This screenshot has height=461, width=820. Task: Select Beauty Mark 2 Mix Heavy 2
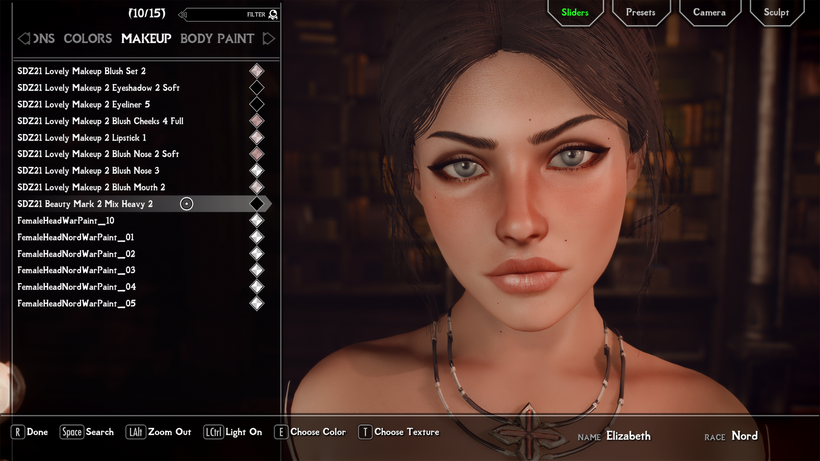pos(85,204)
